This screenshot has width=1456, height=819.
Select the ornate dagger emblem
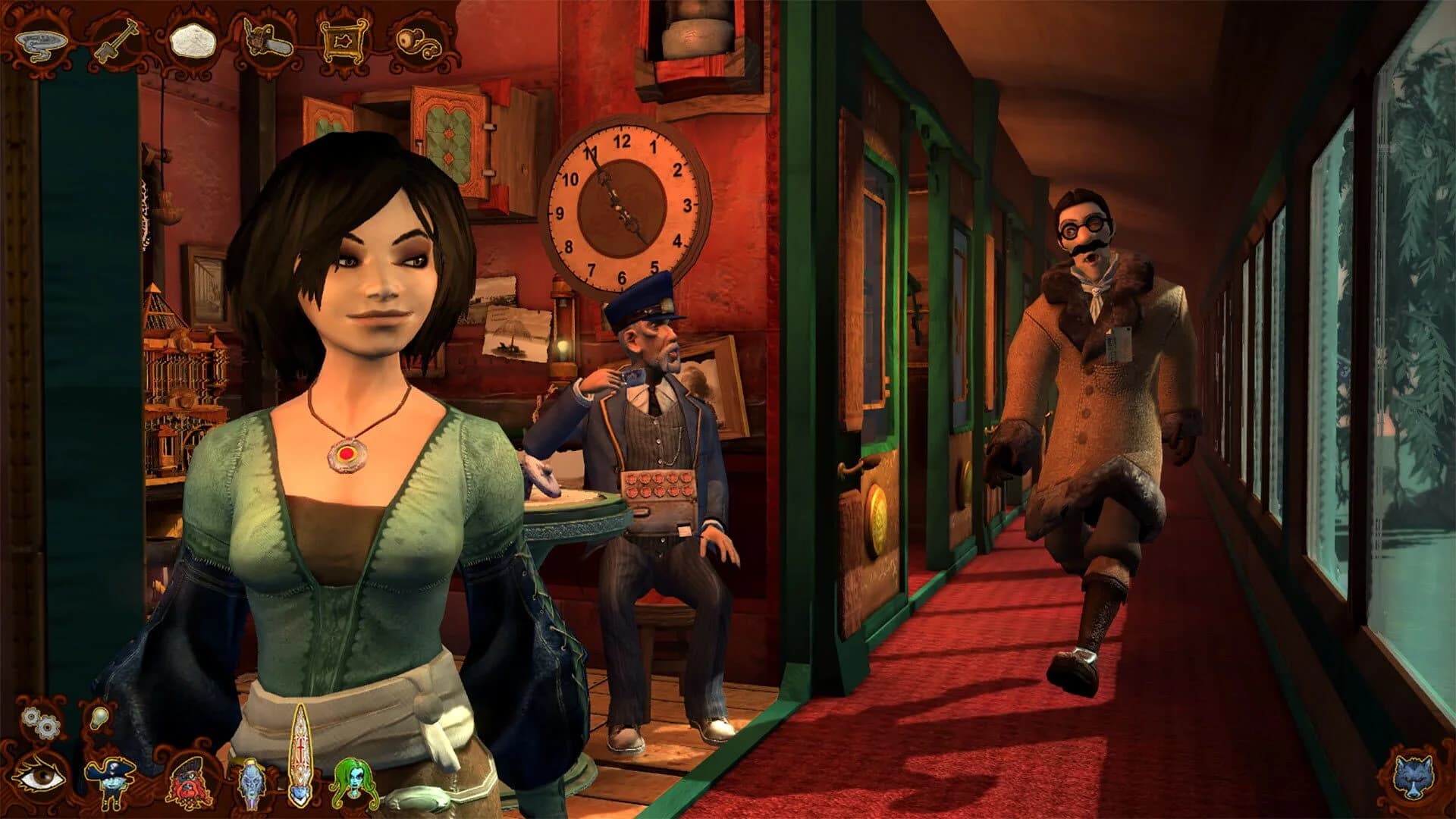[x=301, y=757]
